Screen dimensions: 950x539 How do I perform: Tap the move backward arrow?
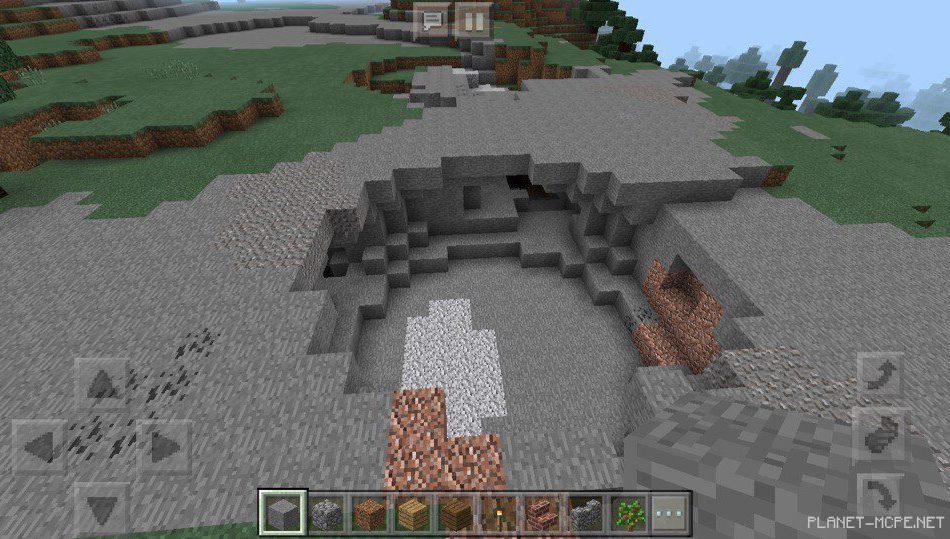pyautogui.click(x=102, y=508)
